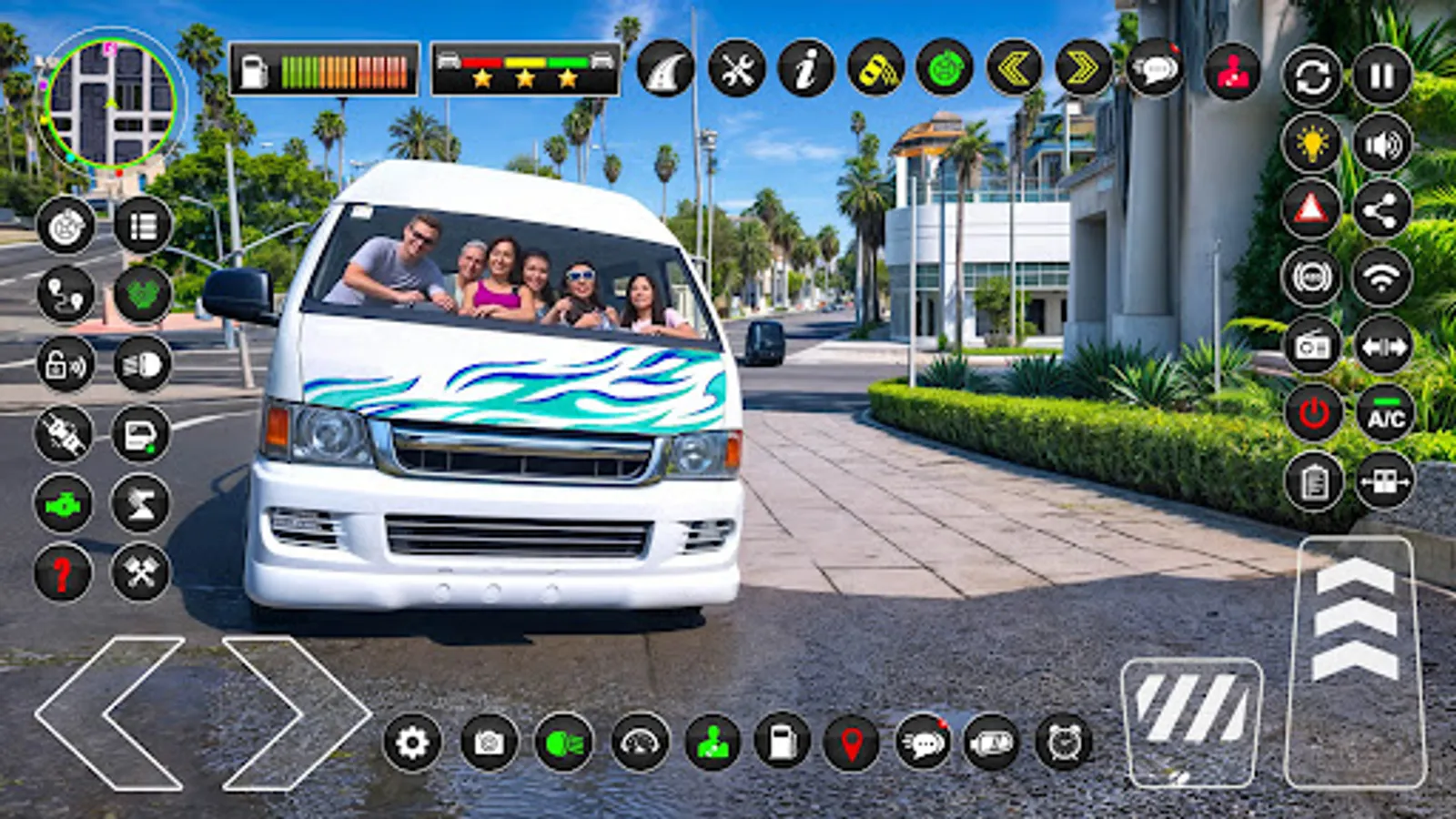This screenshot has height=819, width=1456.
Task: Open the fuel pump station icon
Action: point(783,743)
